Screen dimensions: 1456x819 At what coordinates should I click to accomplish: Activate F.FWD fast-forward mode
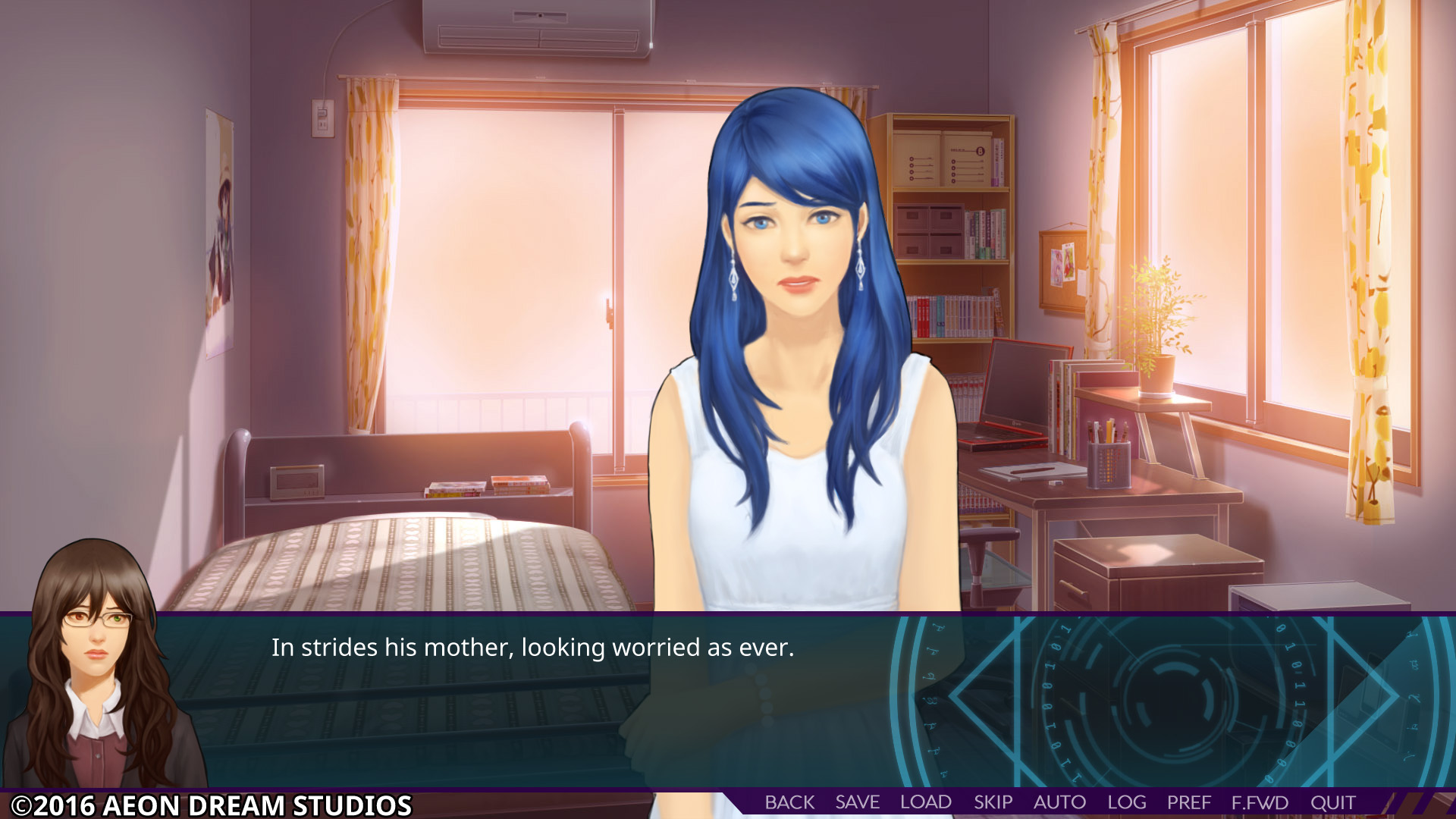click(1260, 802)
